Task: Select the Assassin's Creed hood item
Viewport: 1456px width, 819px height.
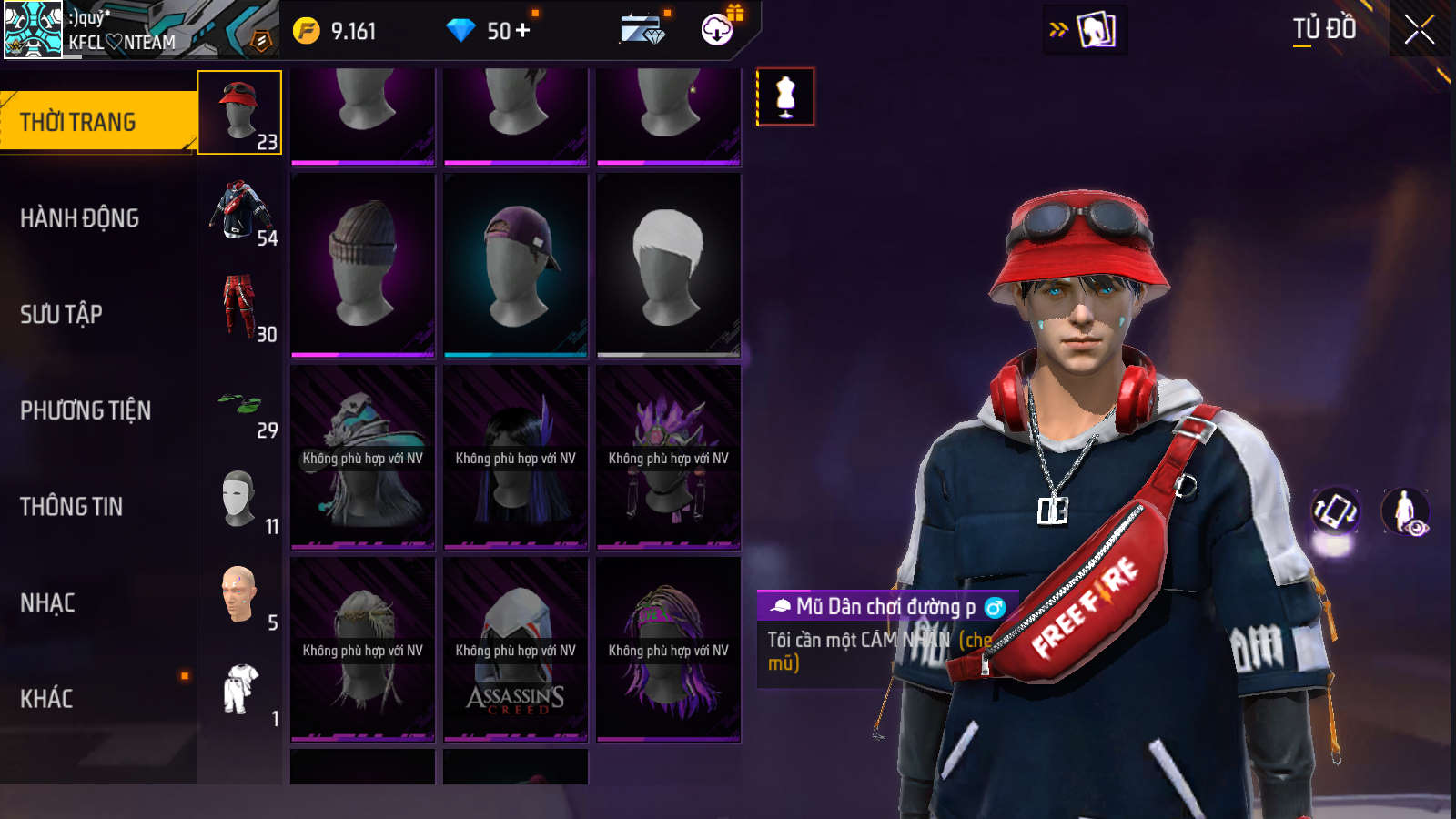Action: (516, 649)
